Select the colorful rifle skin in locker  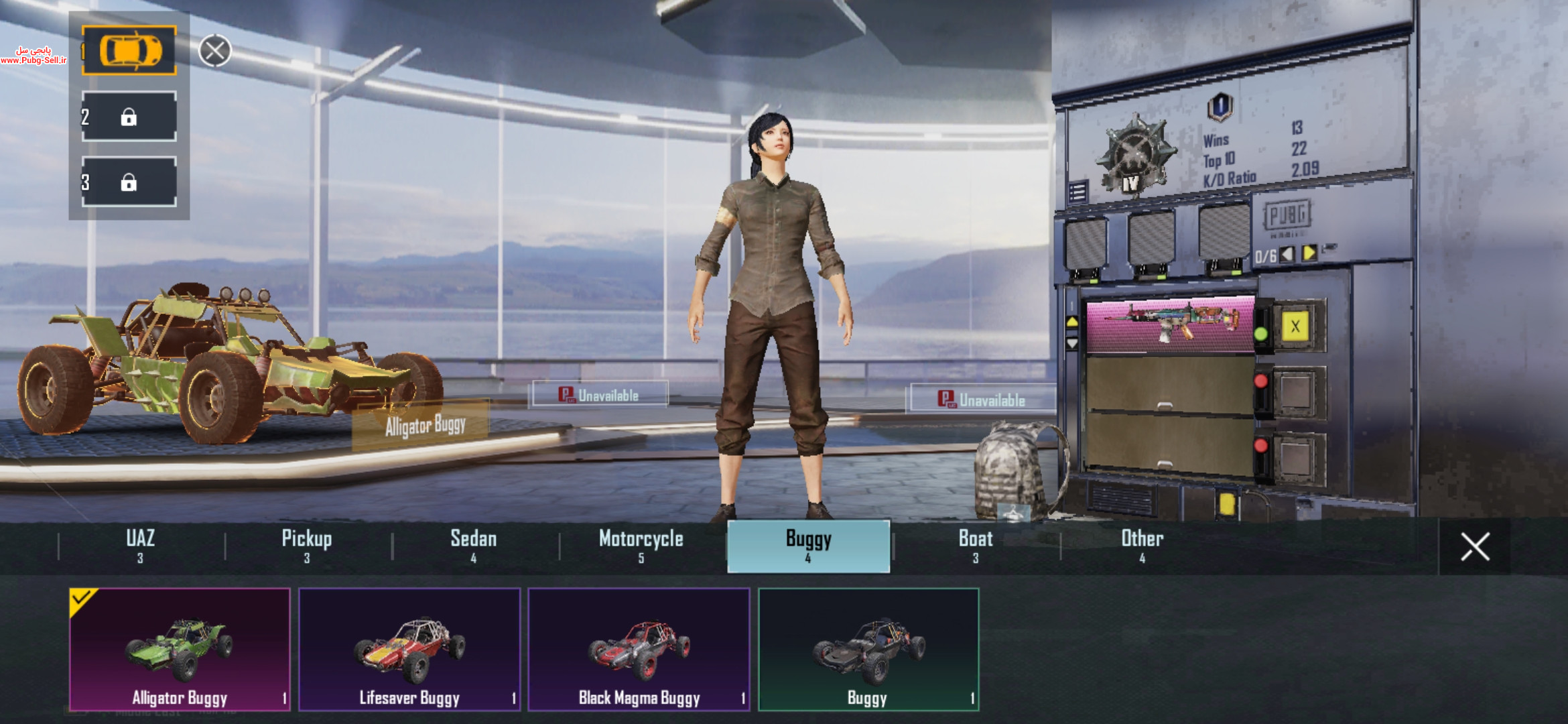[x=1171, y=323]
